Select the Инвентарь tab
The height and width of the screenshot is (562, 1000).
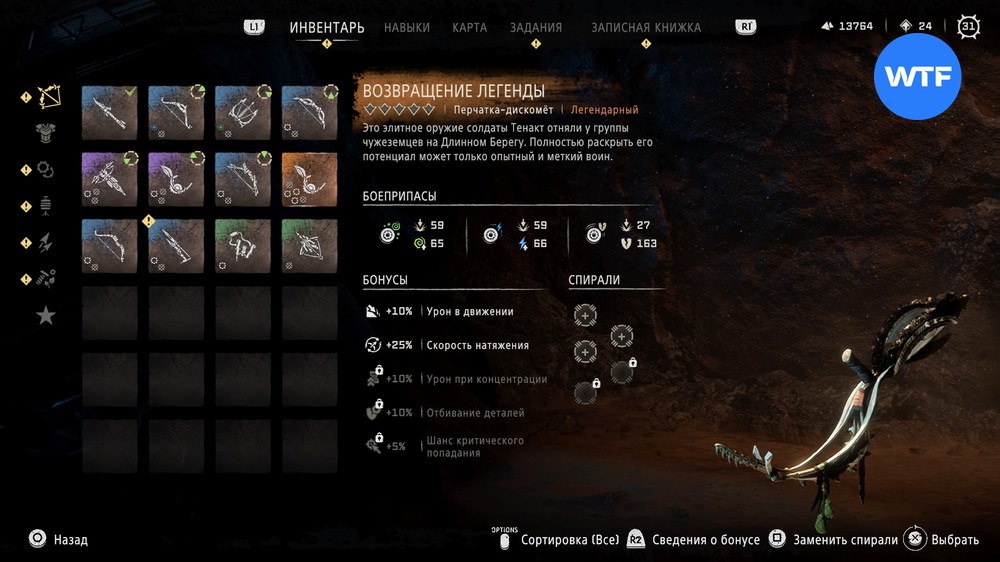point(327,28)
